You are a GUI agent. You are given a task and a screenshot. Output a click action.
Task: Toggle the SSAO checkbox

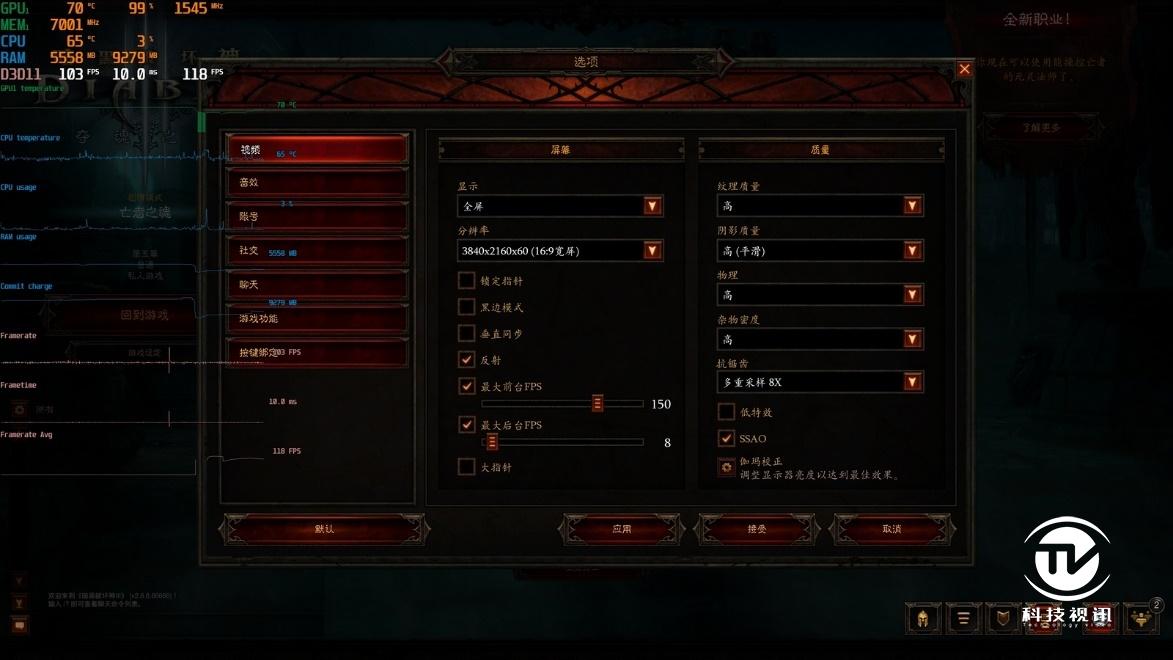click(x=727, y=438)
